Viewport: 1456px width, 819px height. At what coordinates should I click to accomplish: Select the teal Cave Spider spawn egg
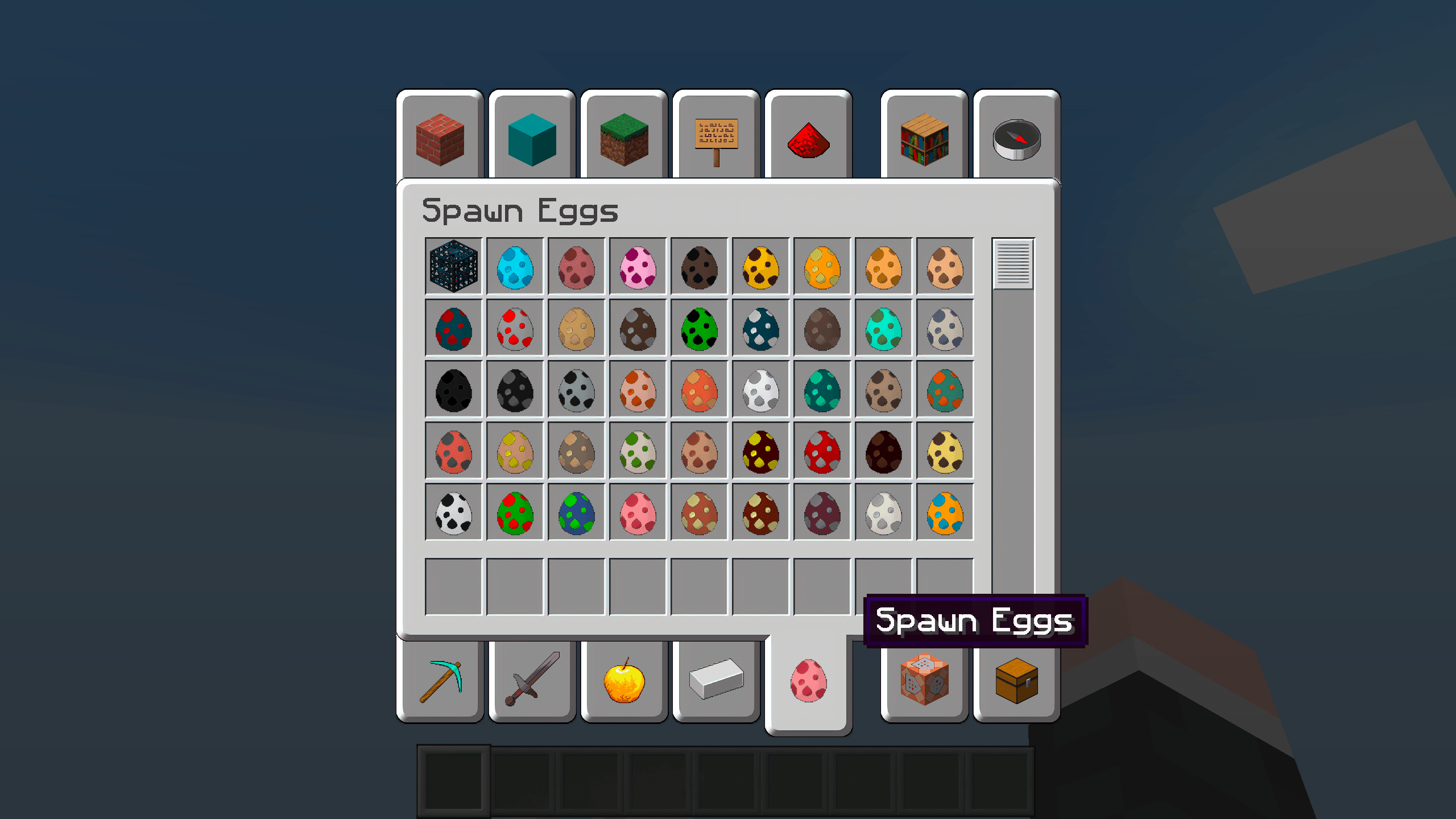click(x=453, y=327)
